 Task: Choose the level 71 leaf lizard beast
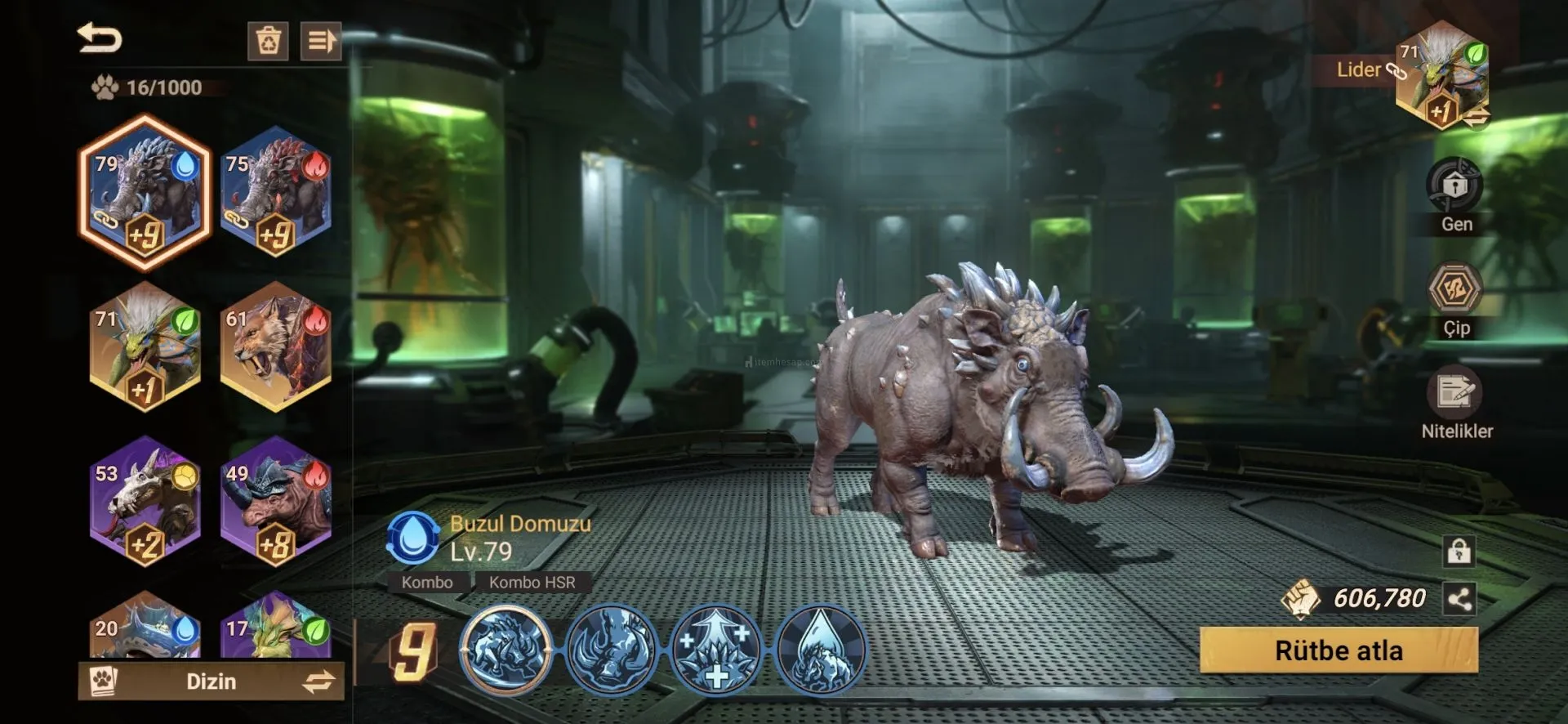[145, 346]
